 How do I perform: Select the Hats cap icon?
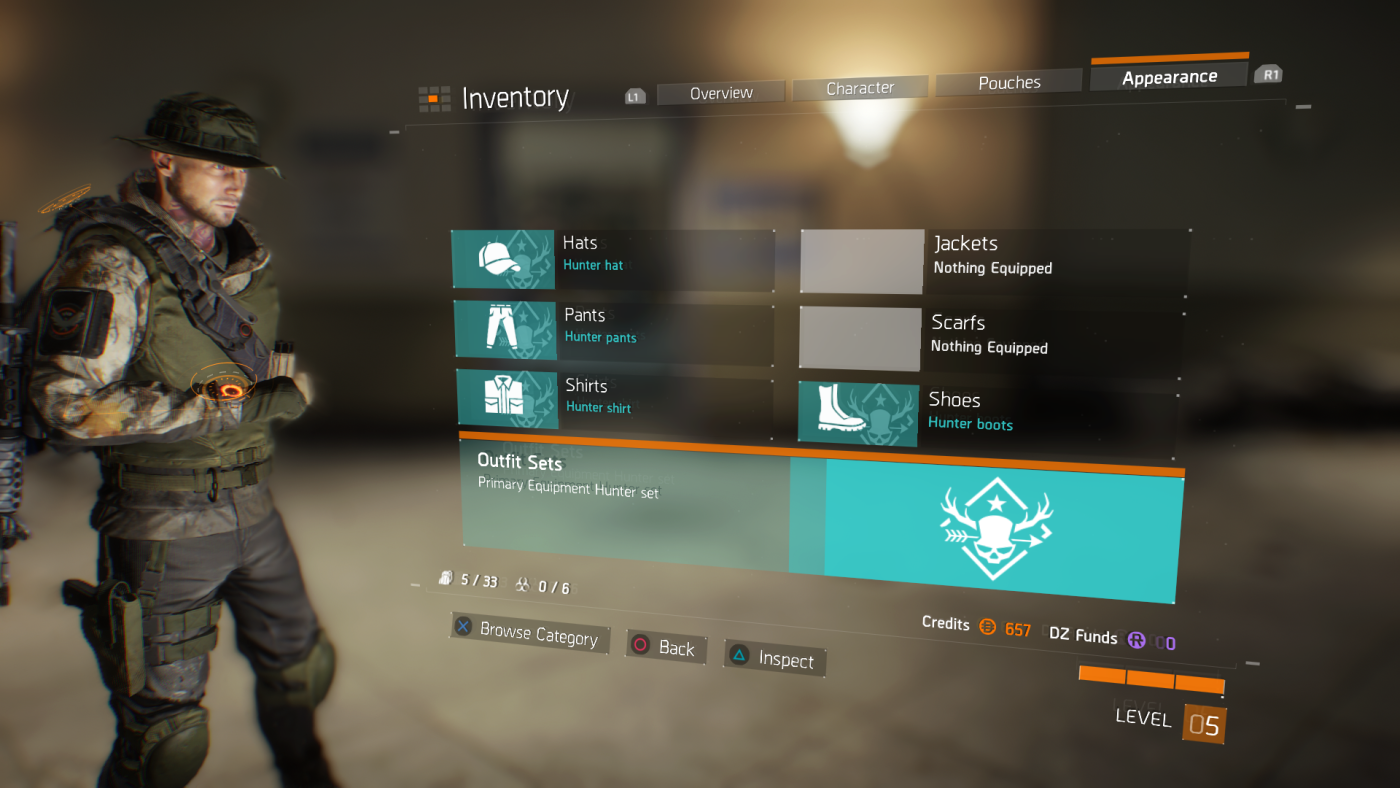[x=503, y=260]
